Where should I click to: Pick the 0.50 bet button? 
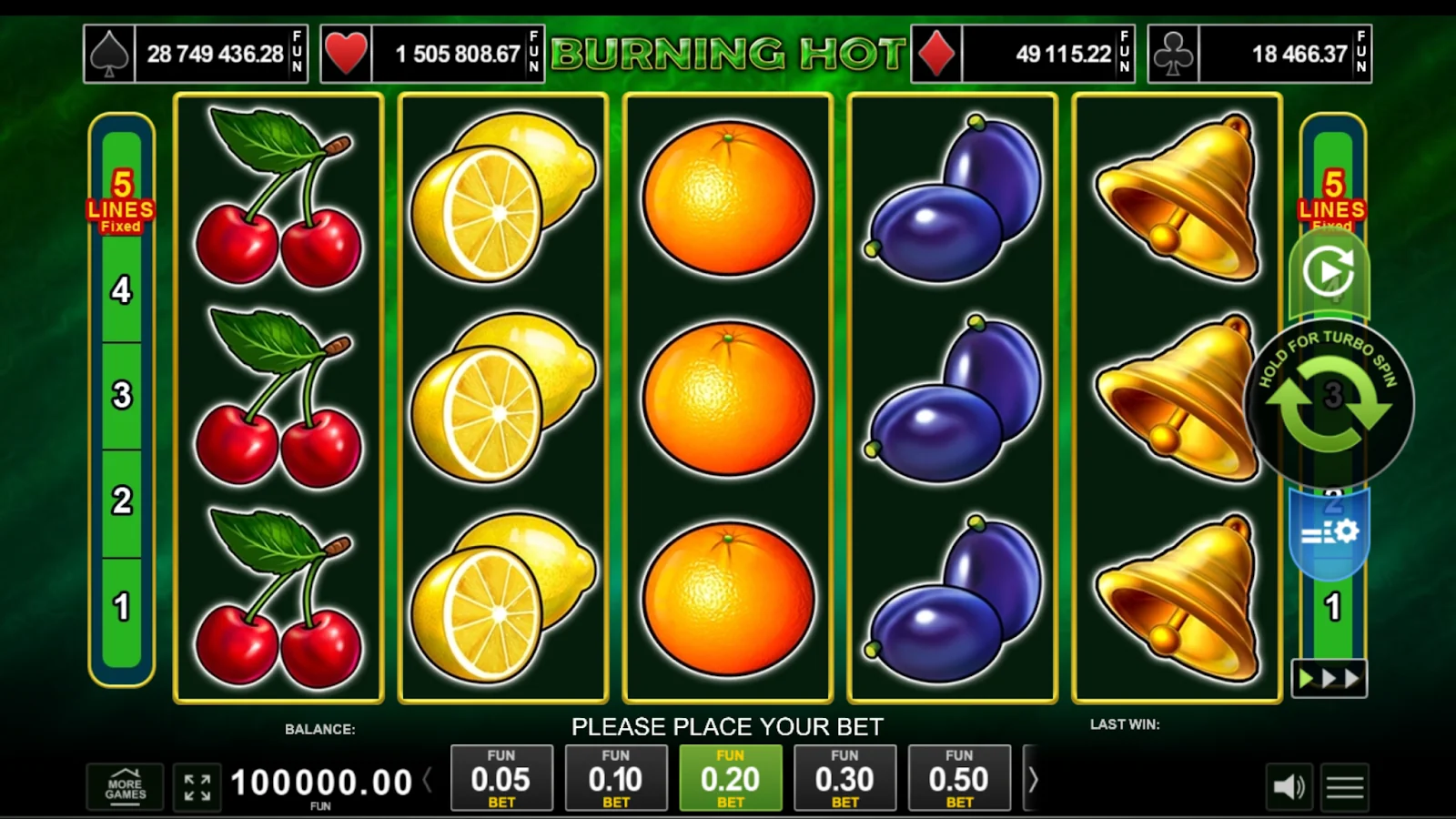[x=959, y=778]
